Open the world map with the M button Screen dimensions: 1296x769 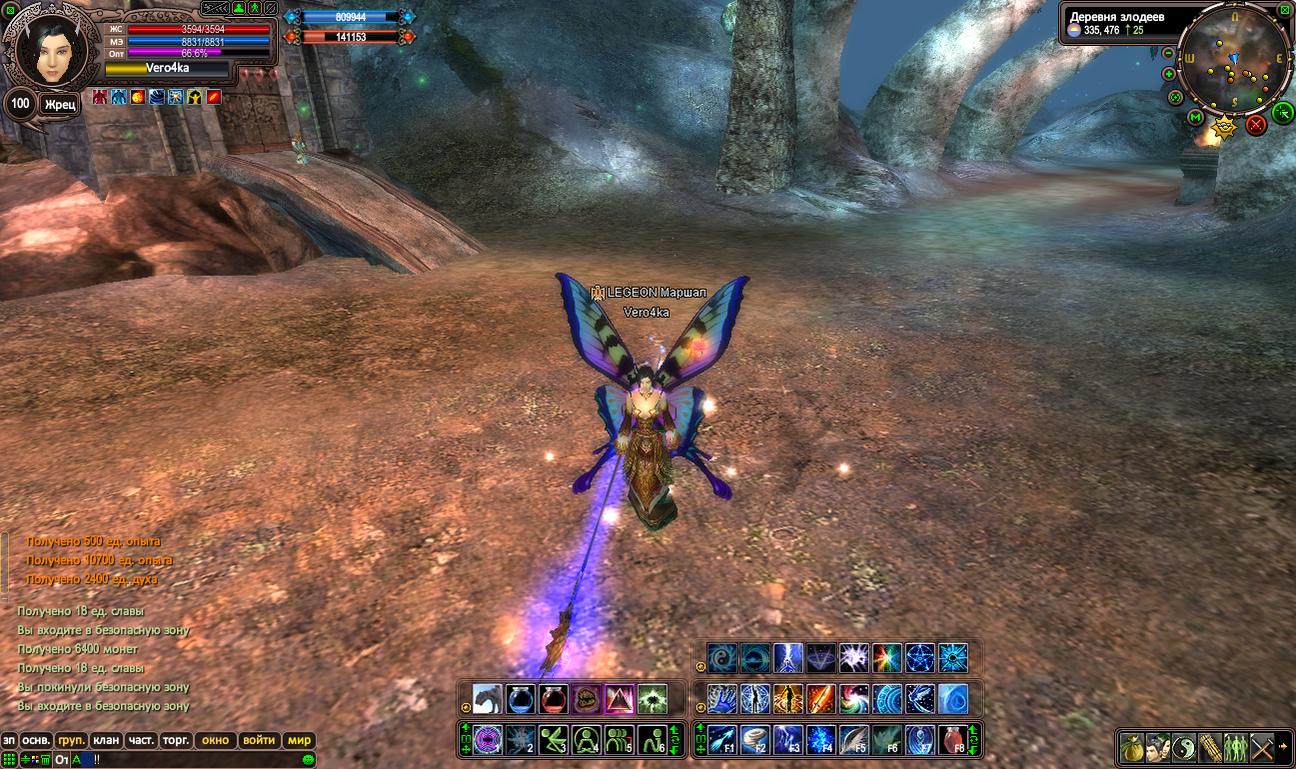(1196, 118)
